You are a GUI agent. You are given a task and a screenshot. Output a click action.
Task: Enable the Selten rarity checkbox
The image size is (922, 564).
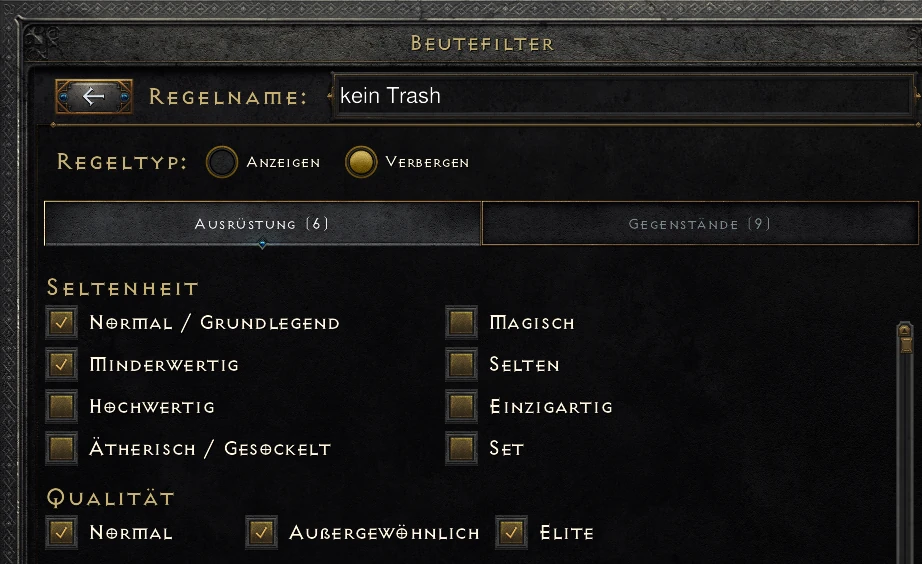461,365
